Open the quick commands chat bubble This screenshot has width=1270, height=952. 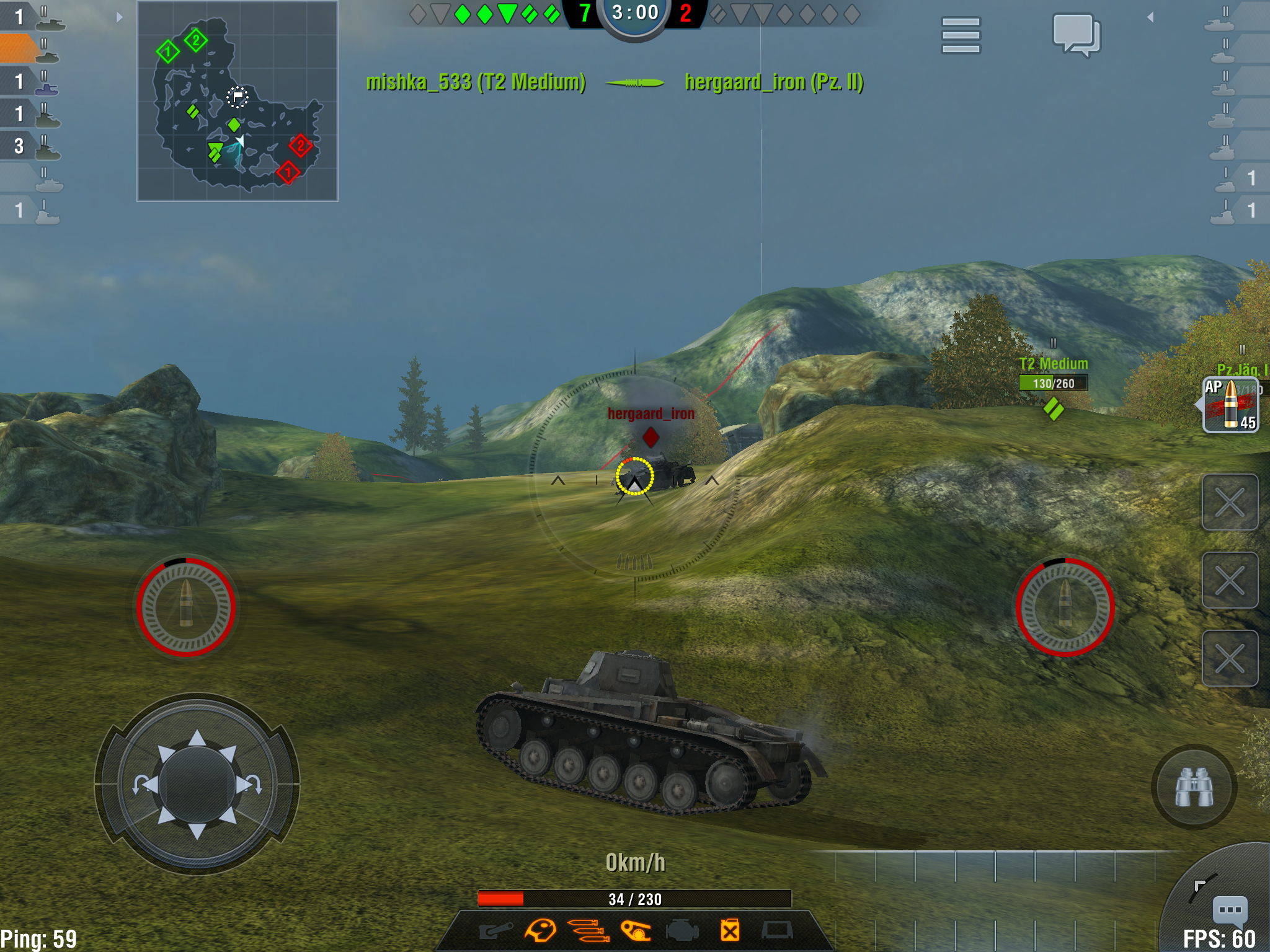pos(1229,910)
